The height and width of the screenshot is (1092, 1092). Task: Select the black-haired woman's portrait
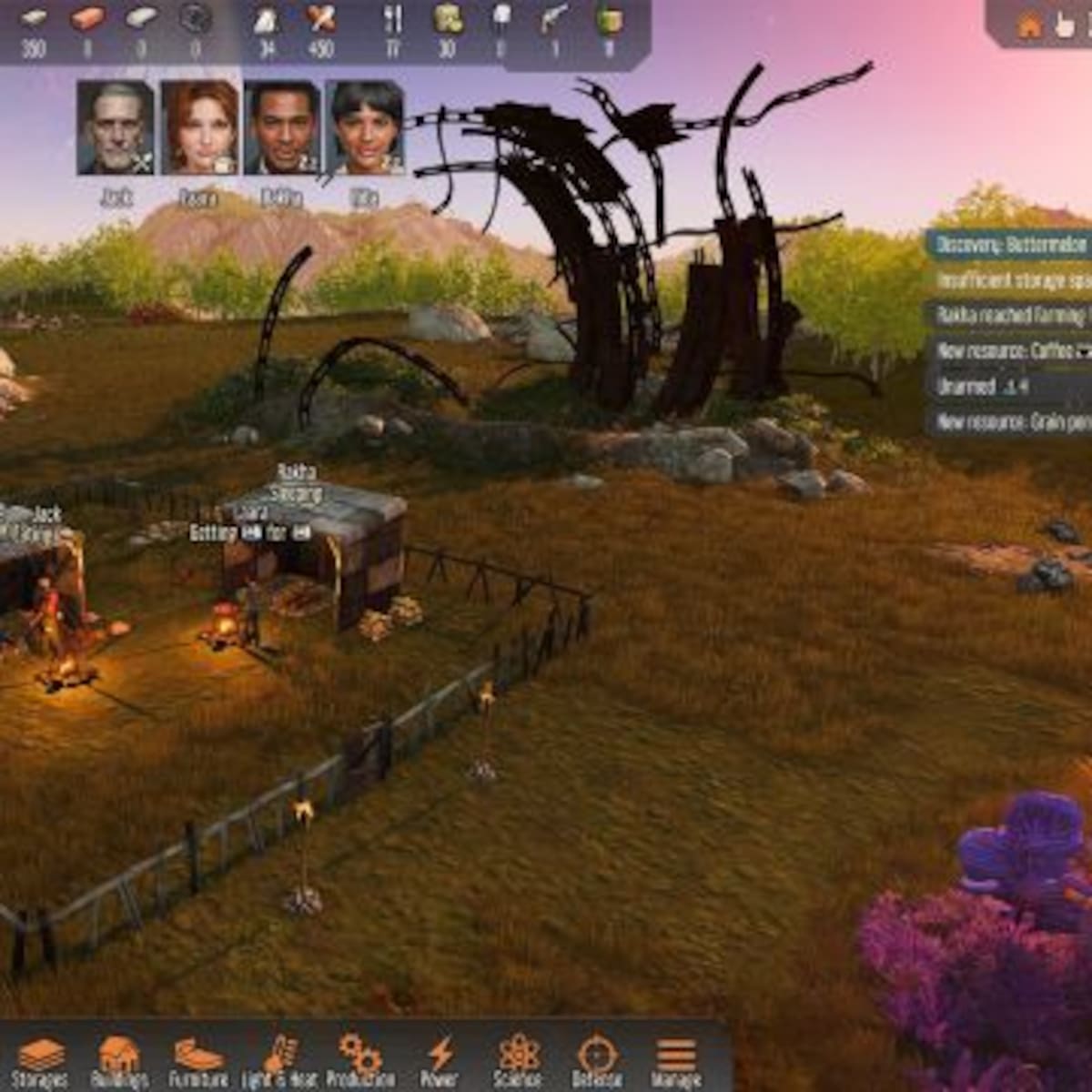[365, 127]
